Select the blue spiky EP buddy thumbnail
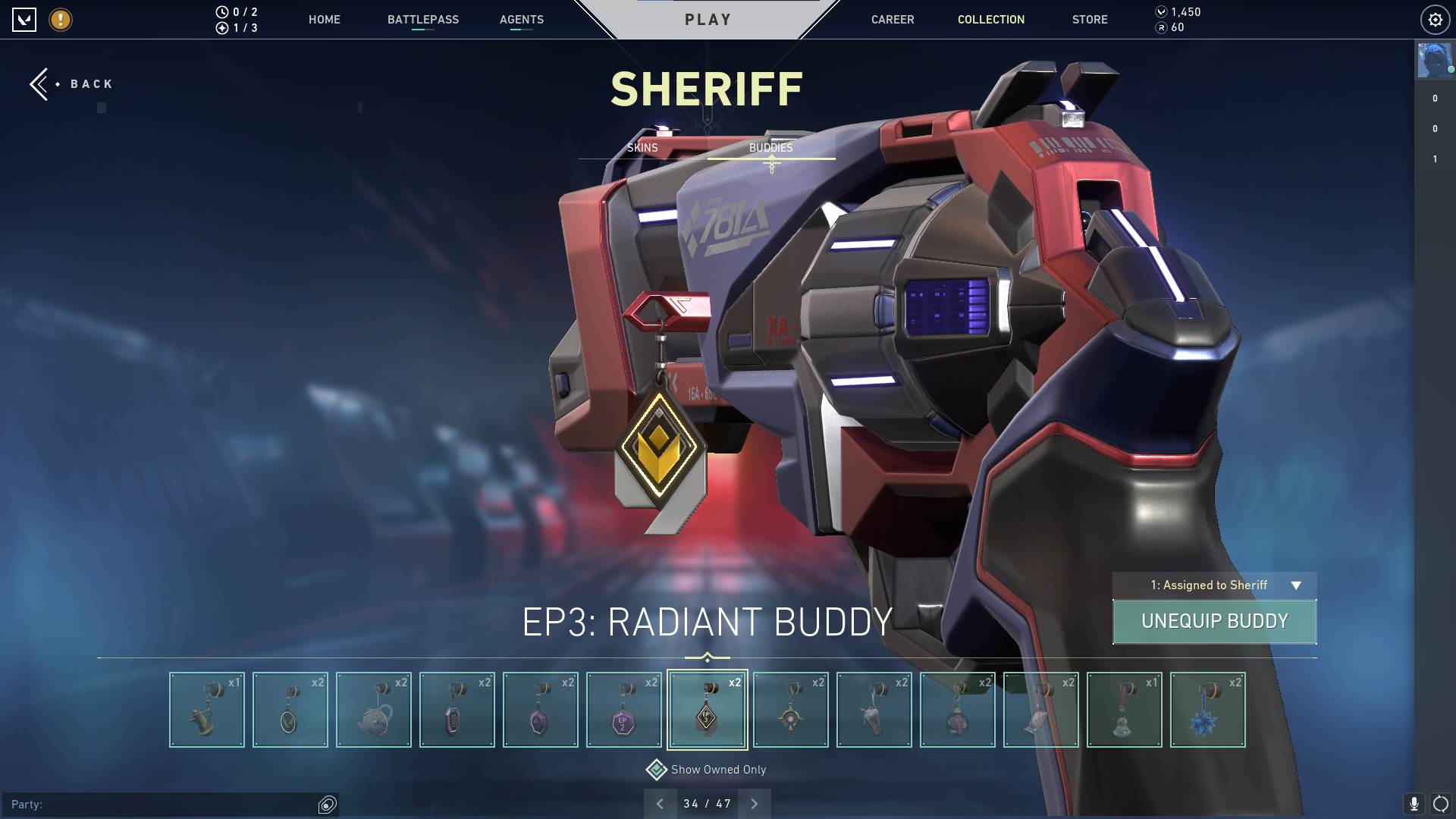Image resolution: width=1456 pixels, height=819 pixels. point(1207,709)
